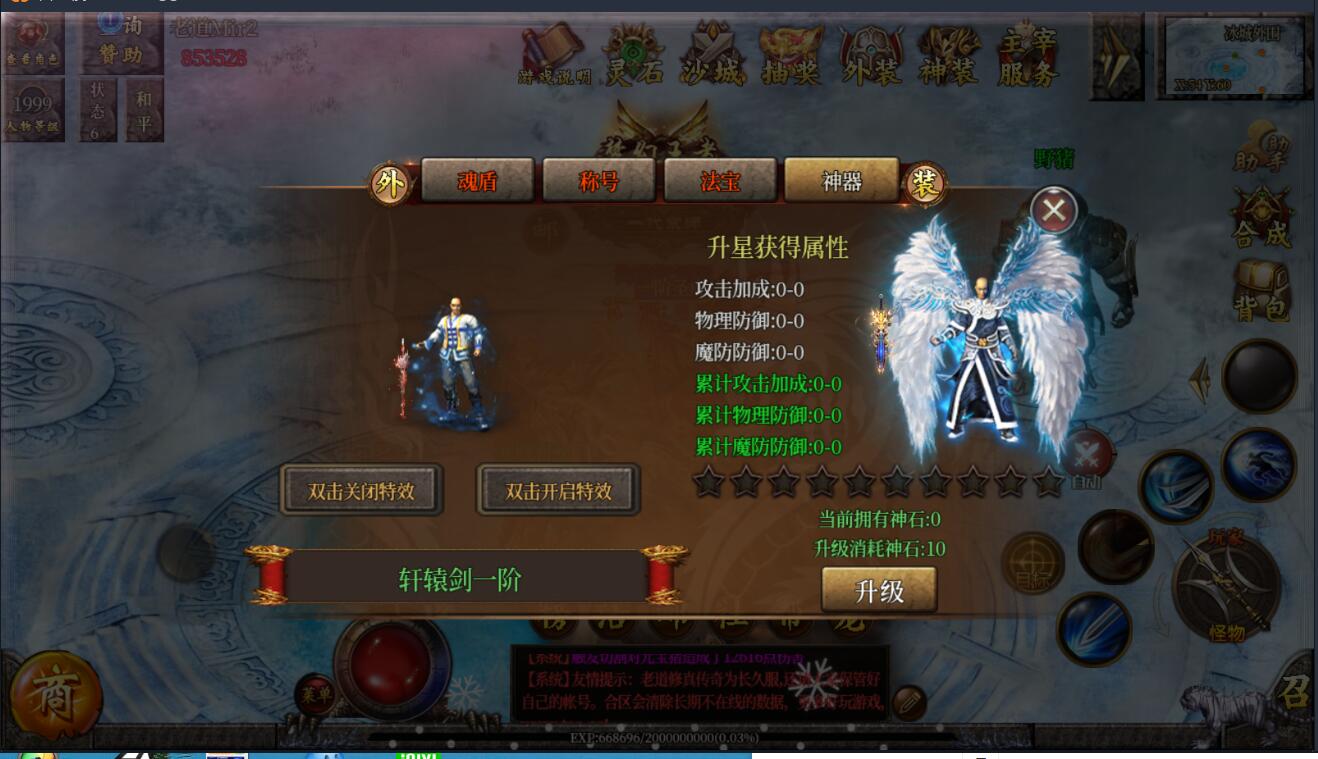Open the 游戏说明 scroll
Viewport: 1318px width, 759px height.
(554, 57)
